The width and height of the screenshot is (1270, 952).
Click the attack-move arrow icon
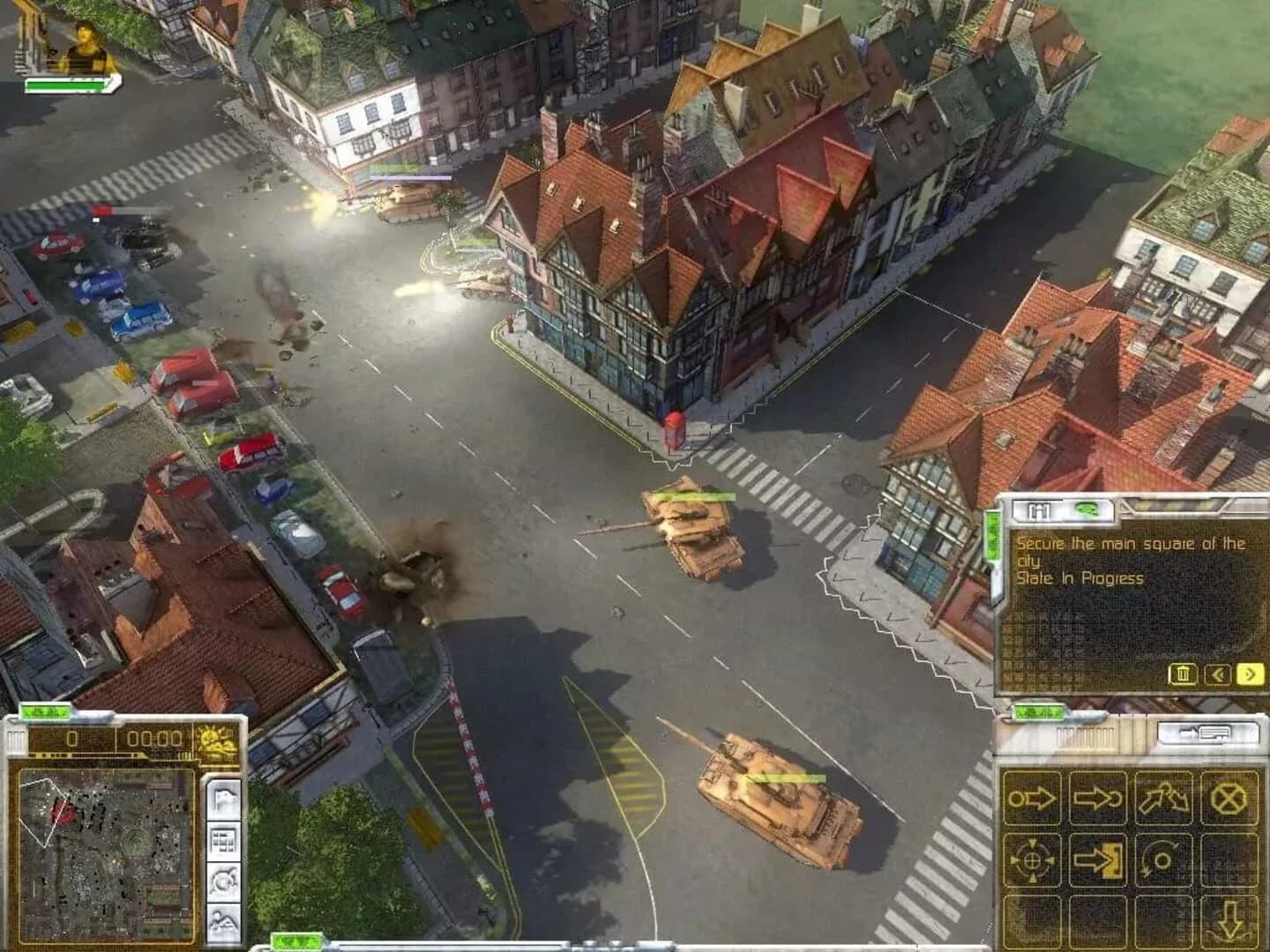click(1097, 798)
